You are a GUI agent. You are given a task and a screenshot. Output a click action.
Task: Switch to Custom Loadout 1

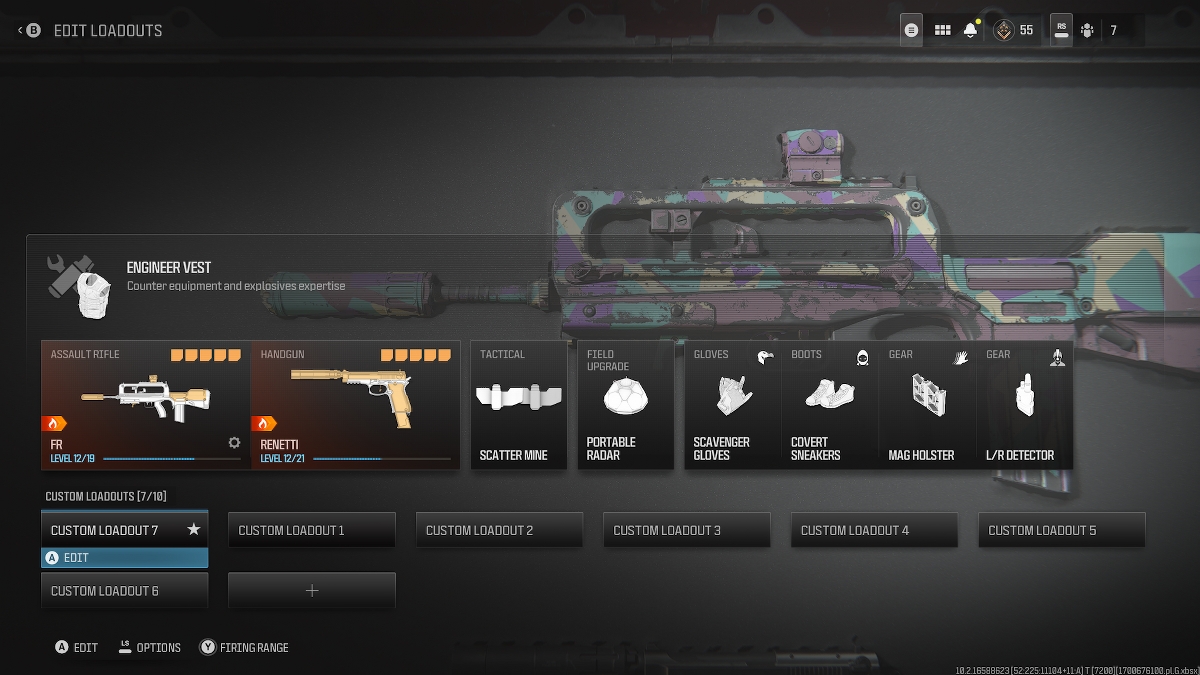(312, 530)
